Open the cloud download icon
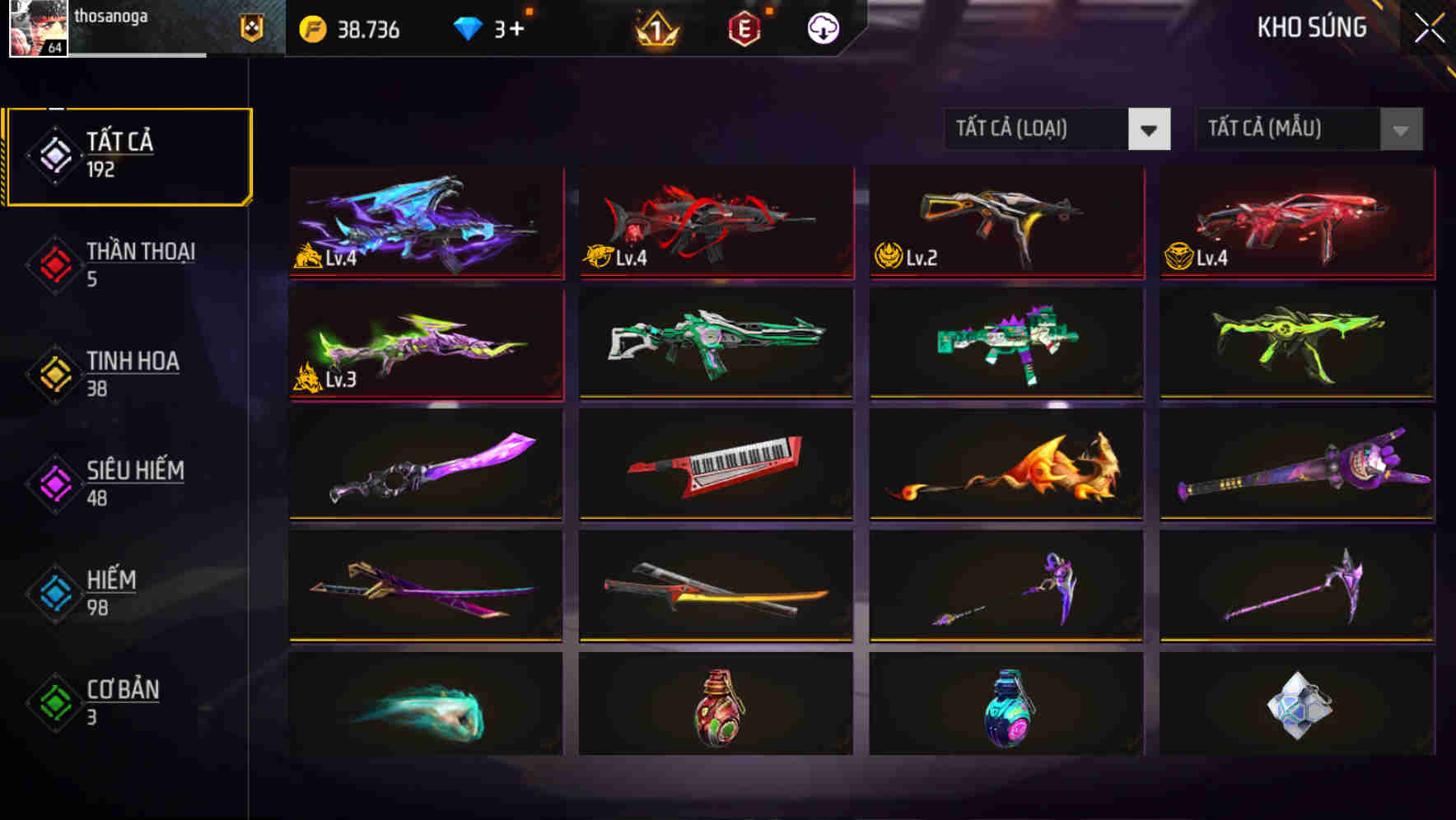Image resolution: width=1456 pixels, height=820 pixels. tap(823, 30)
